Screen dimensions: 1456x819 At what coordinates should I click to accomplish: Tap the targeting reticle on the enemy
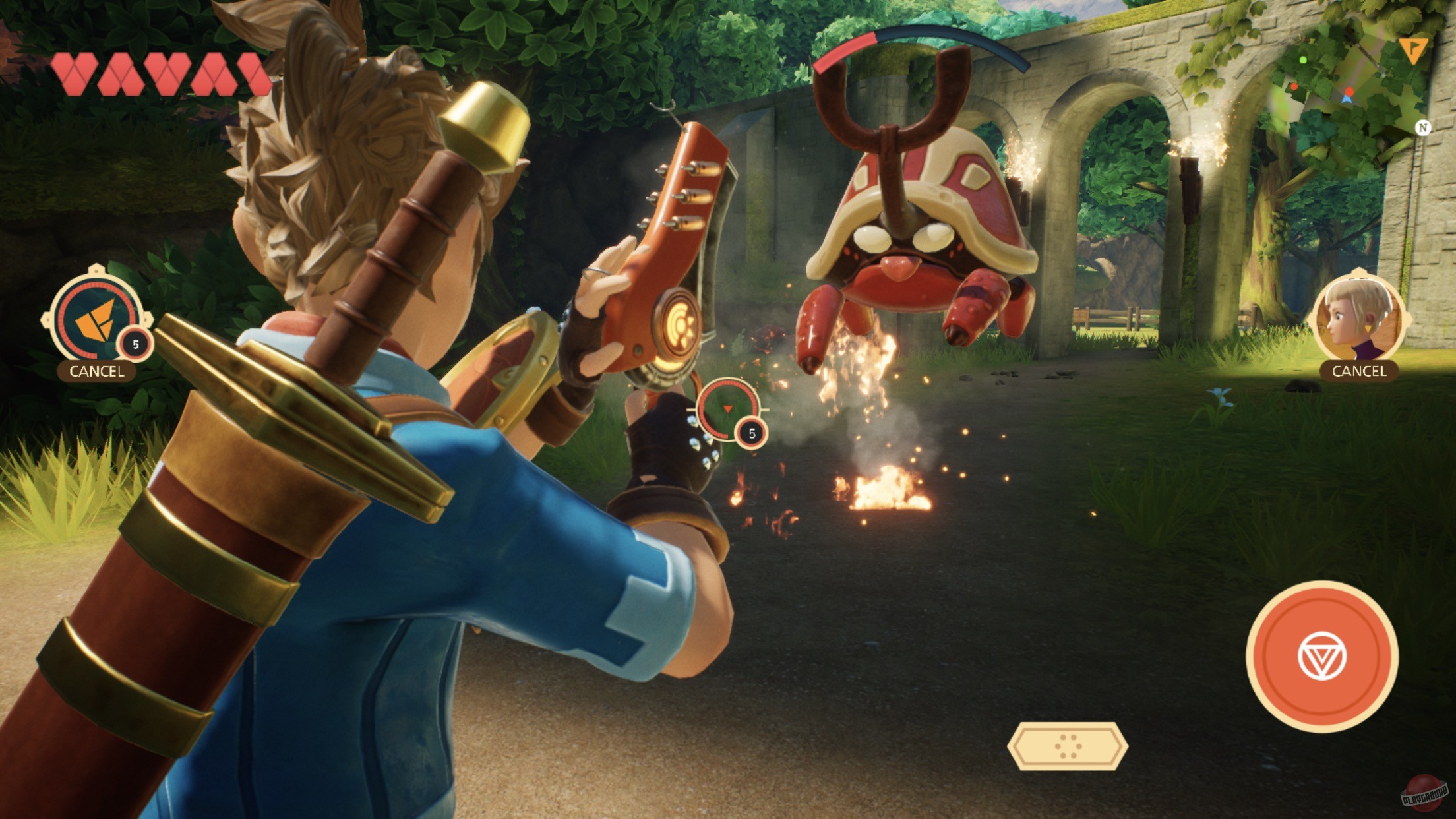coord(728,409)
